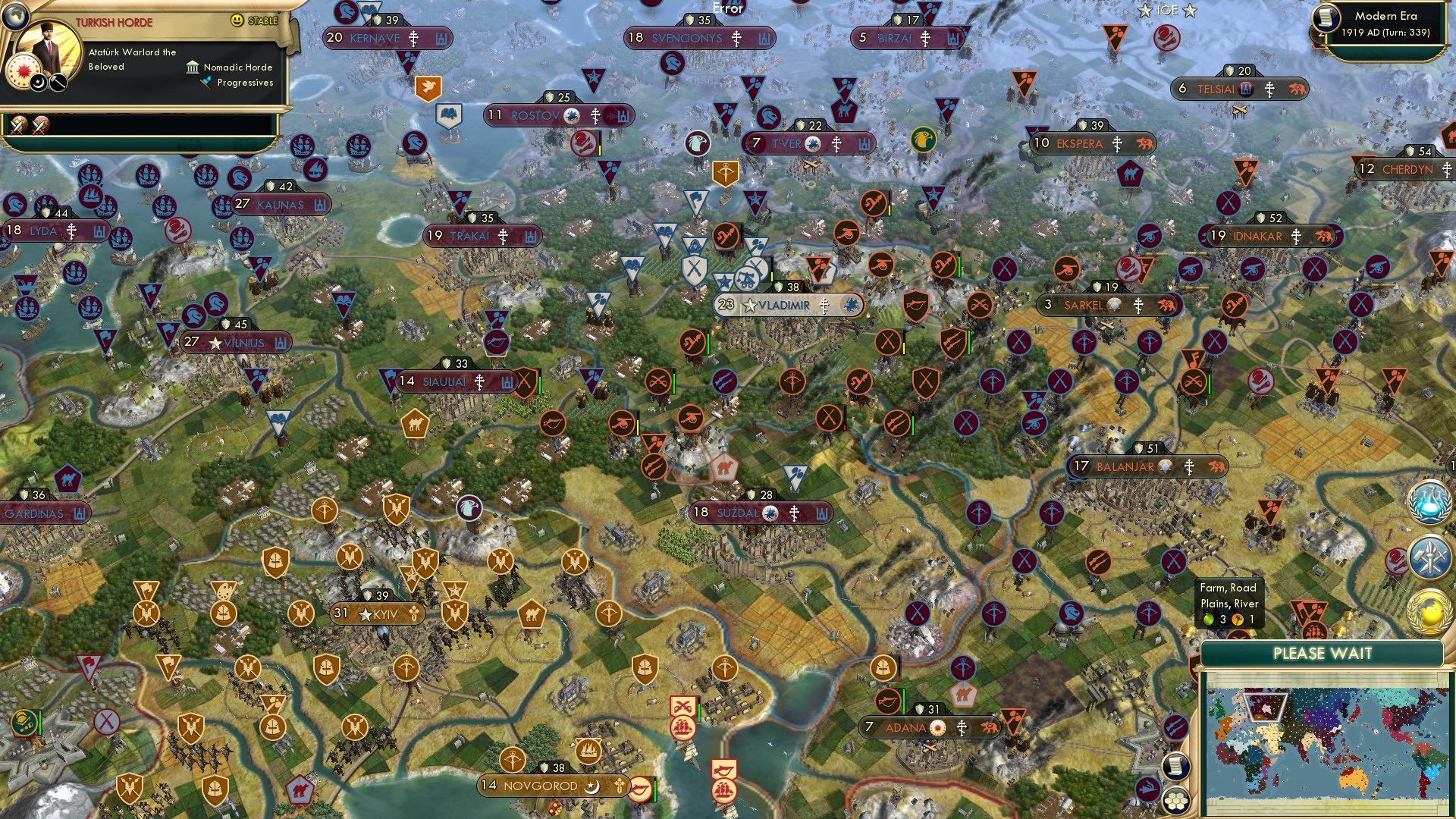Toggle strategic view with the hexagon icon
1456x819 pixels.
(1175, 802)
